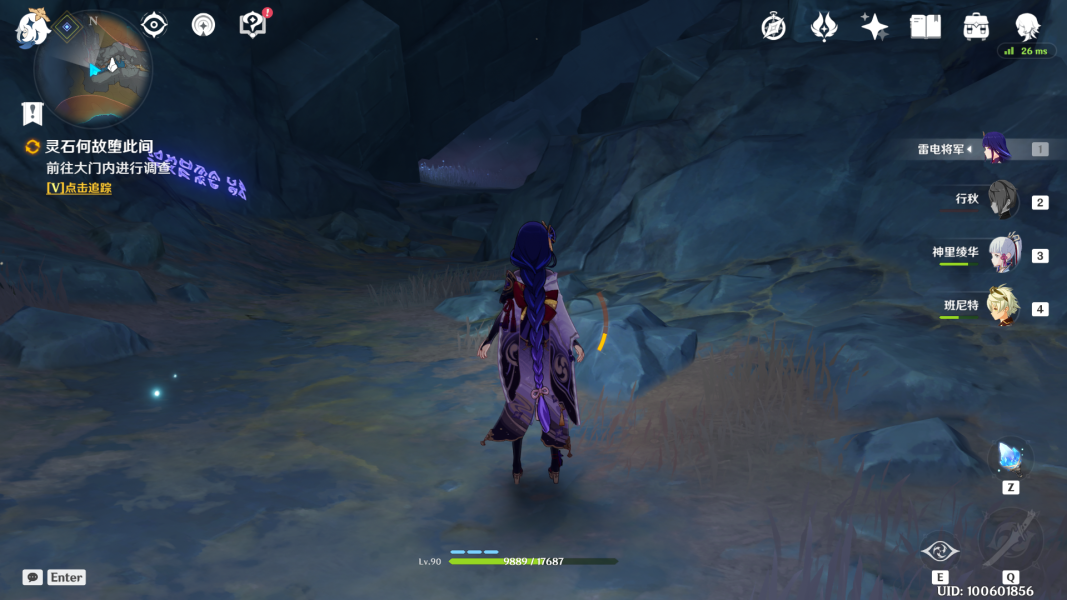Open the Wish star icon
The height and width of the screenshot is (600, 1067).
pos(875,27)
